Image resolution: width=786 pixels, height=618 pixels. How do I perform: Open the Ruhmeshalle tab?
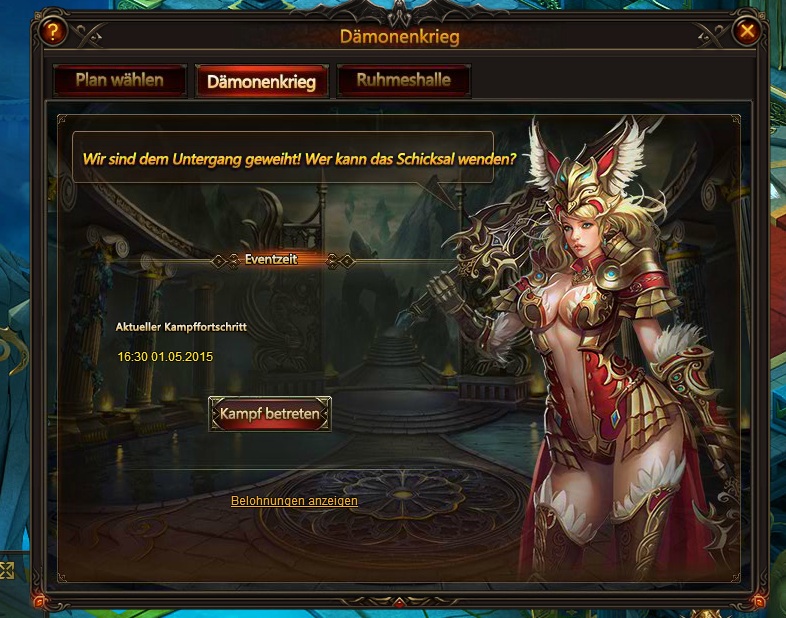(x=403, y=81)
